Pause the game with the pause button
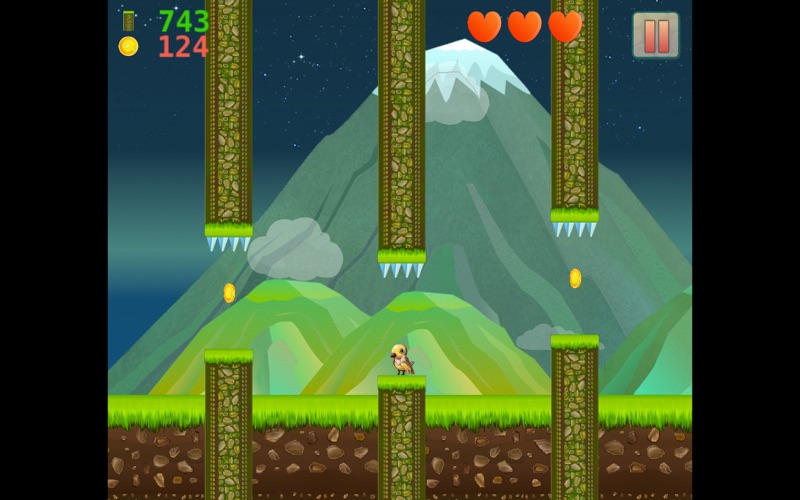The image size is (800, 500). (656, 35)
